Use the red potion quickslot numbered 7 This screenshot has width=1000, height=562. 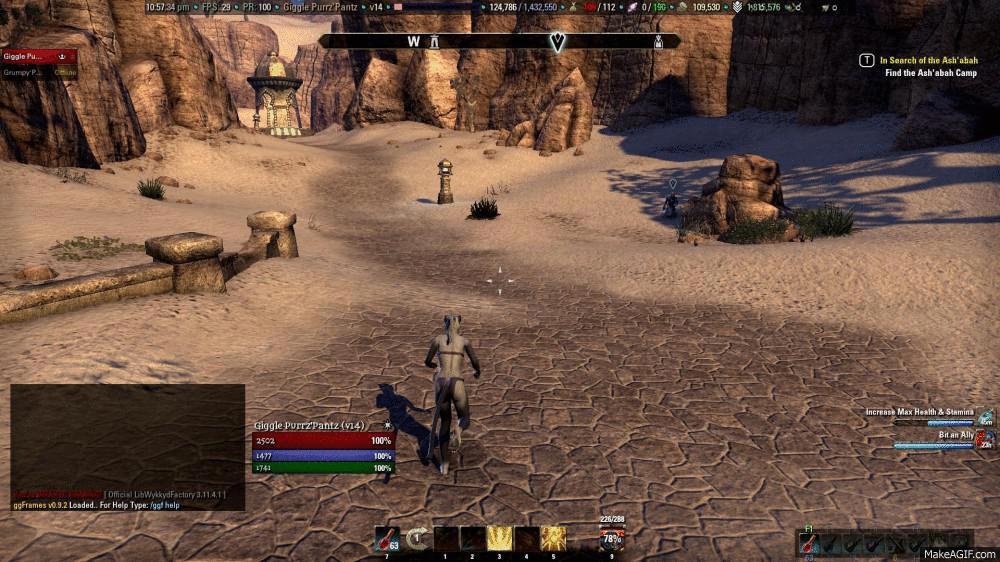coord(386,539)
